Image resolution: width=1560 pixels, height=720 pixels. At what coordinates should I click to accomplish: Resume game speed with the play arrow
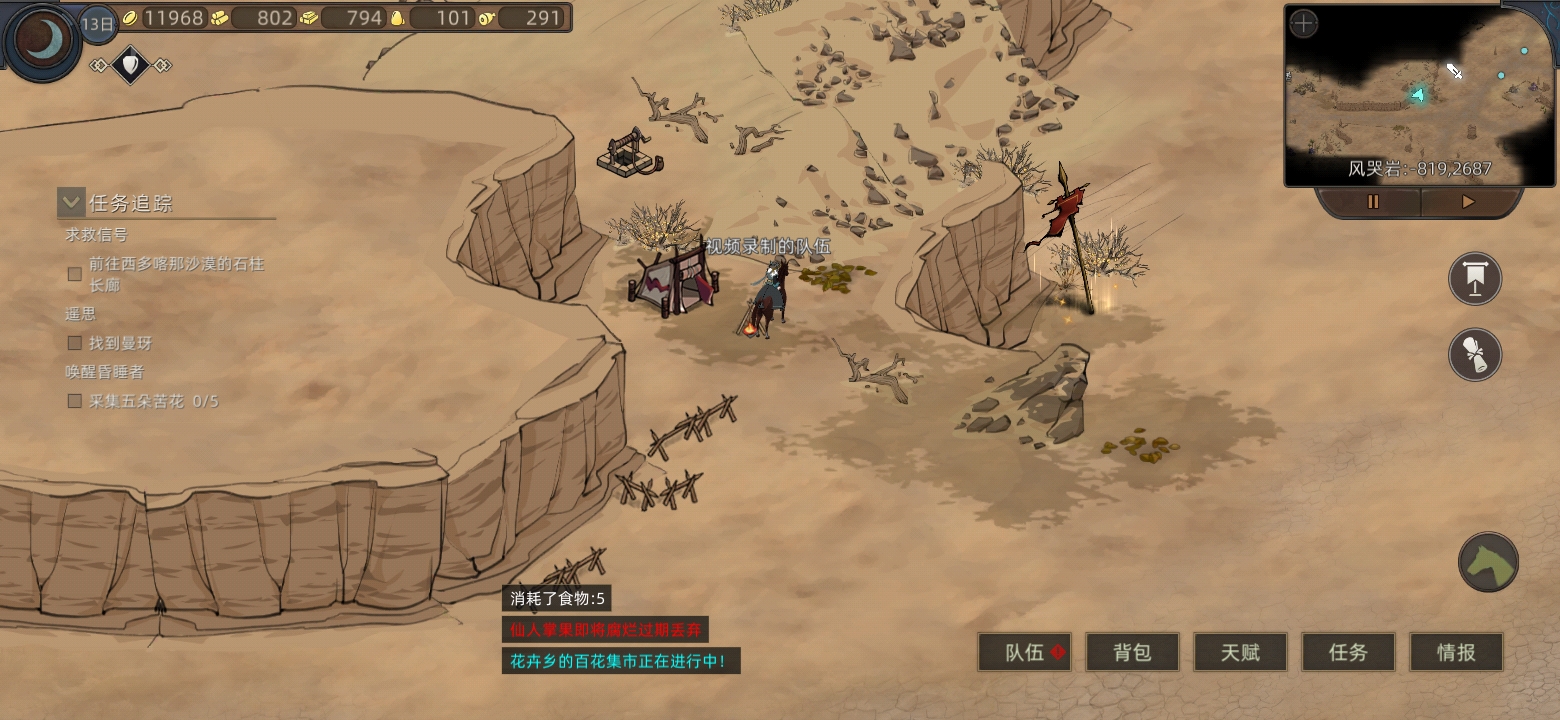coord(1467,202)
